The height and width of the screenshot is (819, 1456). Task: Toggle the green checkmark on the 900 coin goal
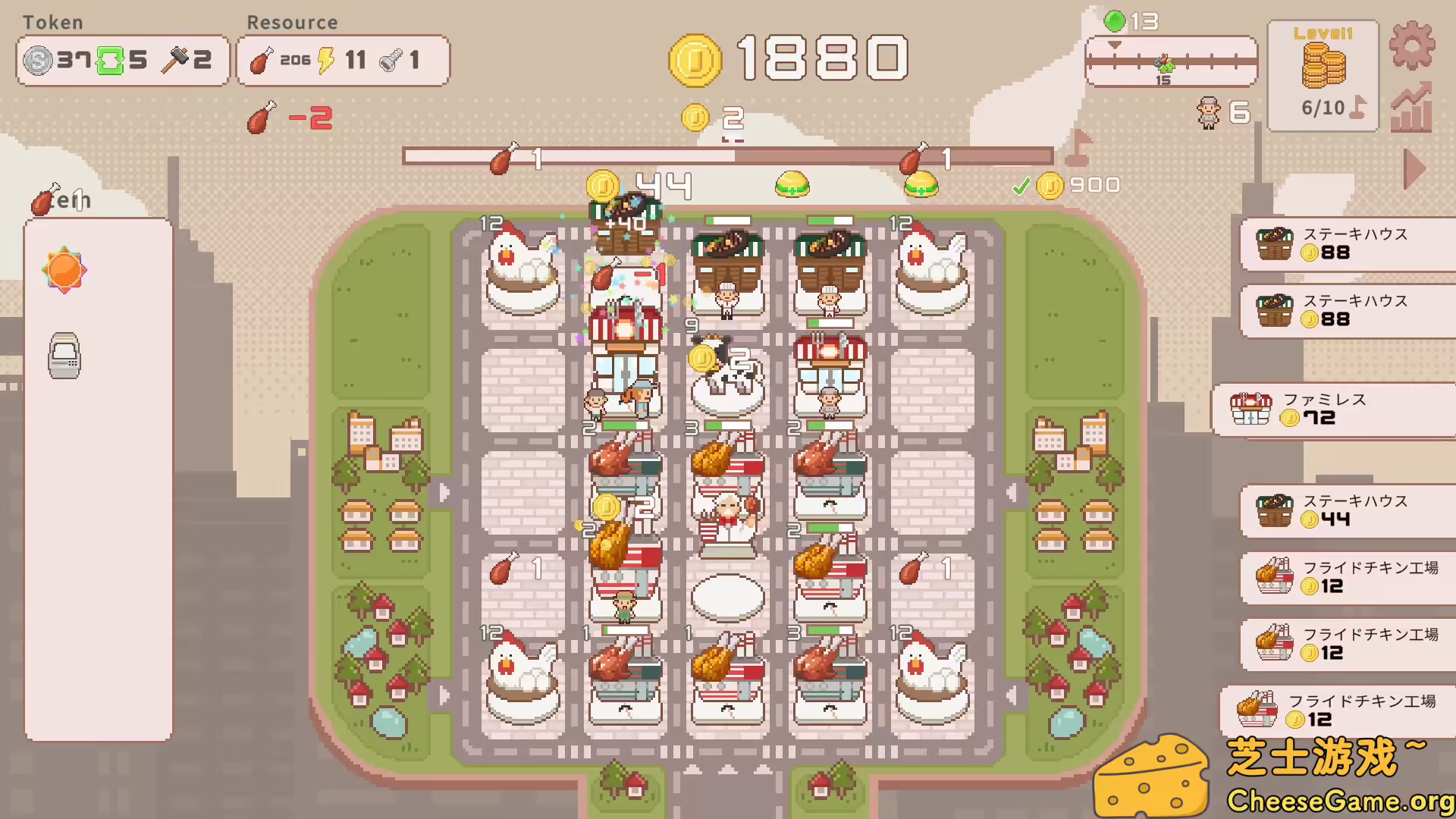tap(1023, 184)
